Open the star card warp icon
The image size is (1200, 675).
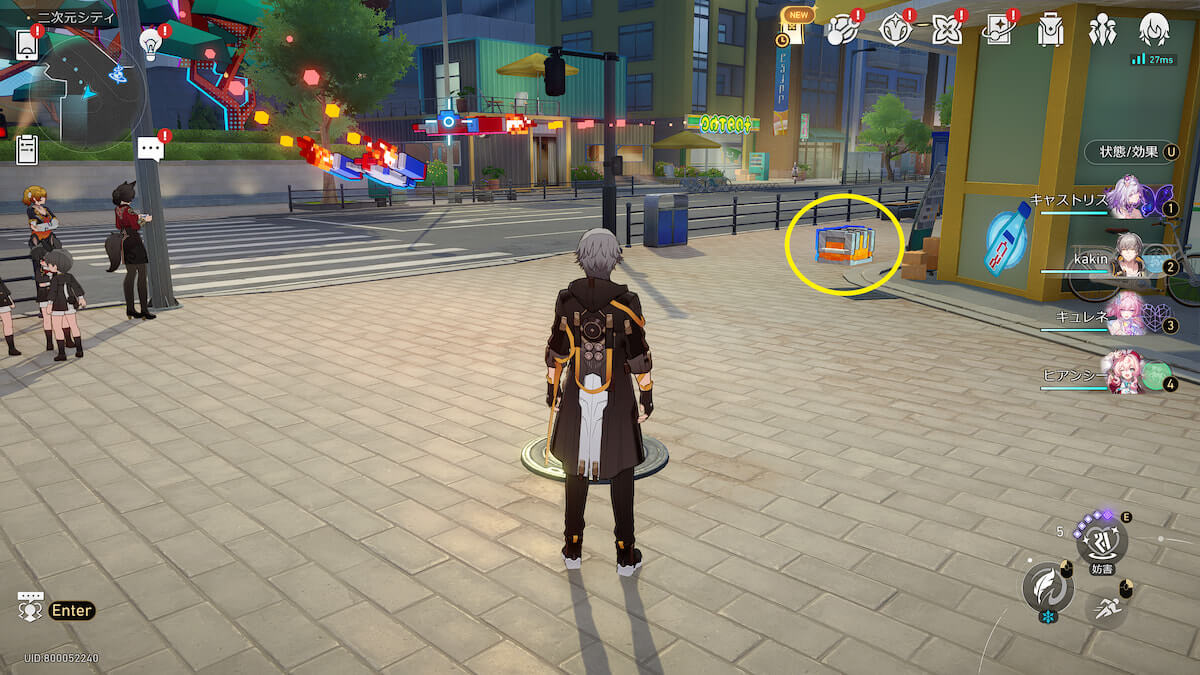click(x=998, y=30)
